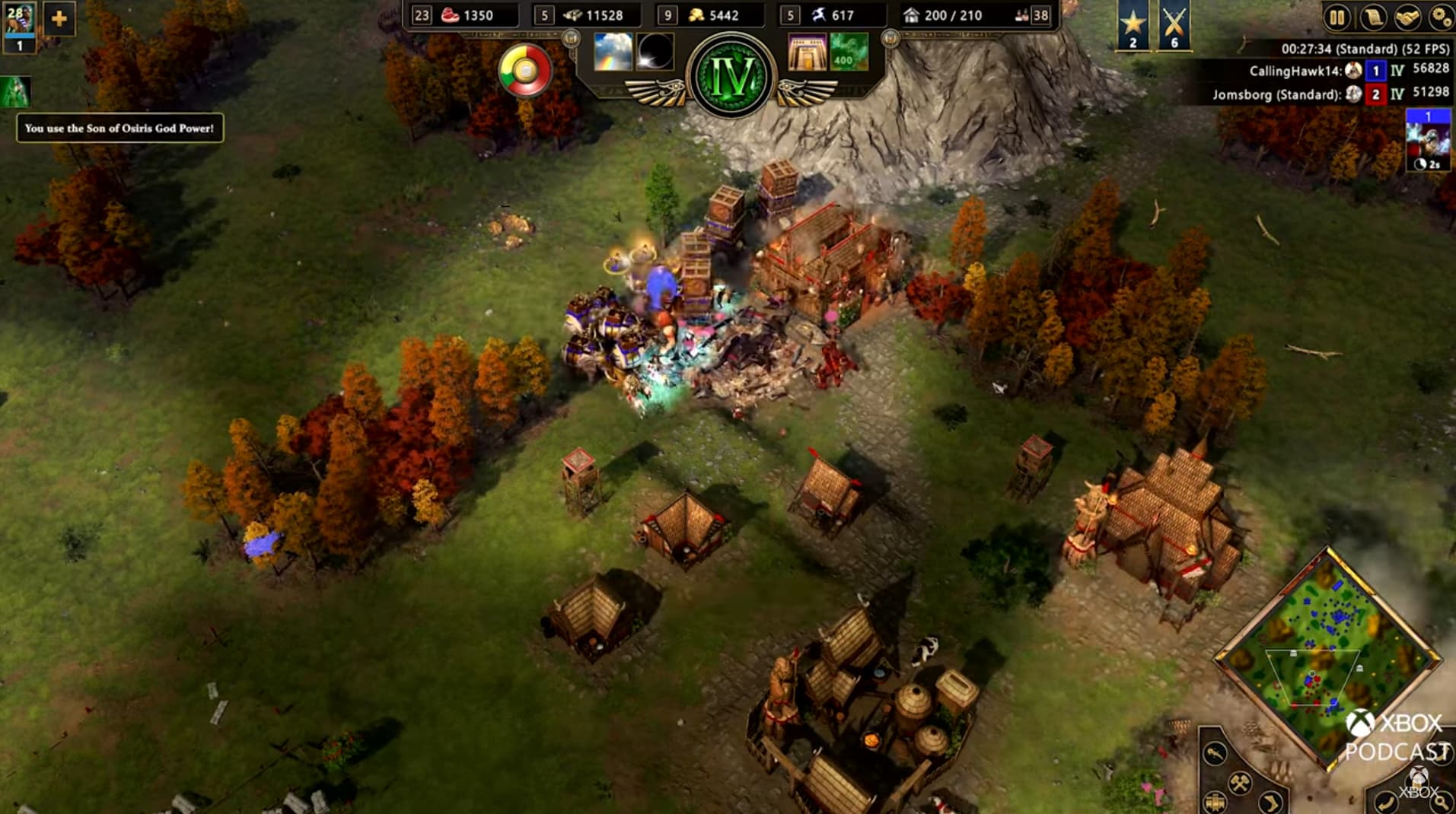Click the Age IV emblem
Image resolution: width=1456 pixels, height=814 pixels.
point(731,76)
